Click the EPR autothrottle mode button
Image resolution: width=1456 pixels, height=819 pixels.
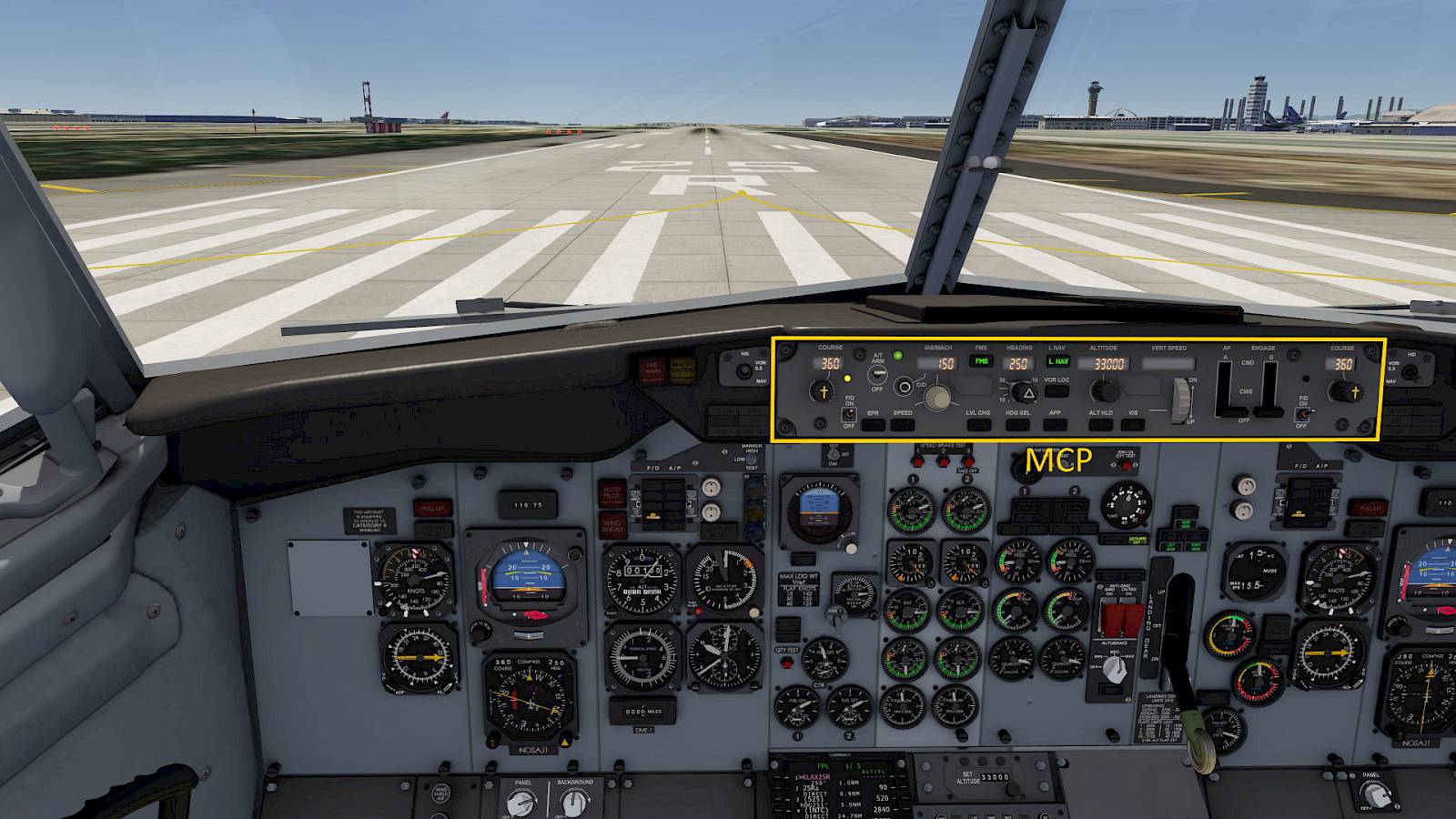873,424
